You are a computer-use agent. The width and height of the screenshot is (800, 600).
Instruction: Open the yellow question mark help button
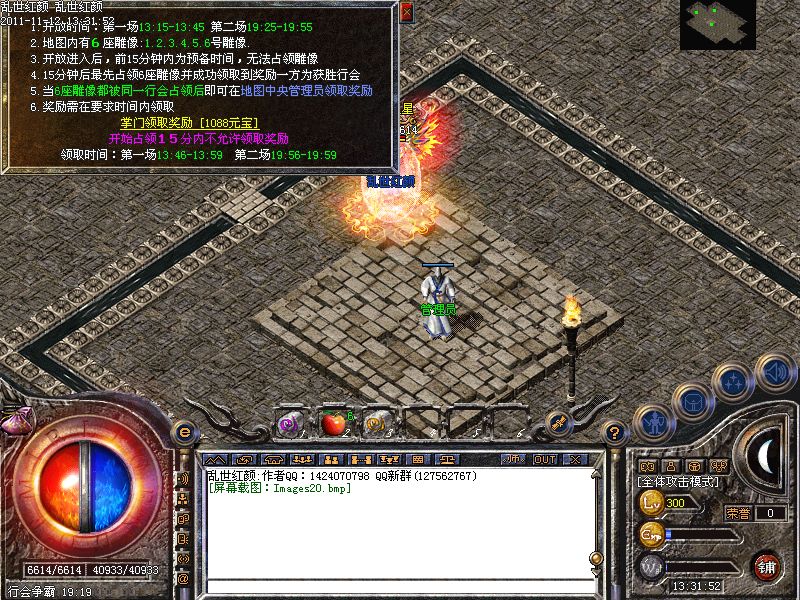pyautogui.click(x=614, y=432)
